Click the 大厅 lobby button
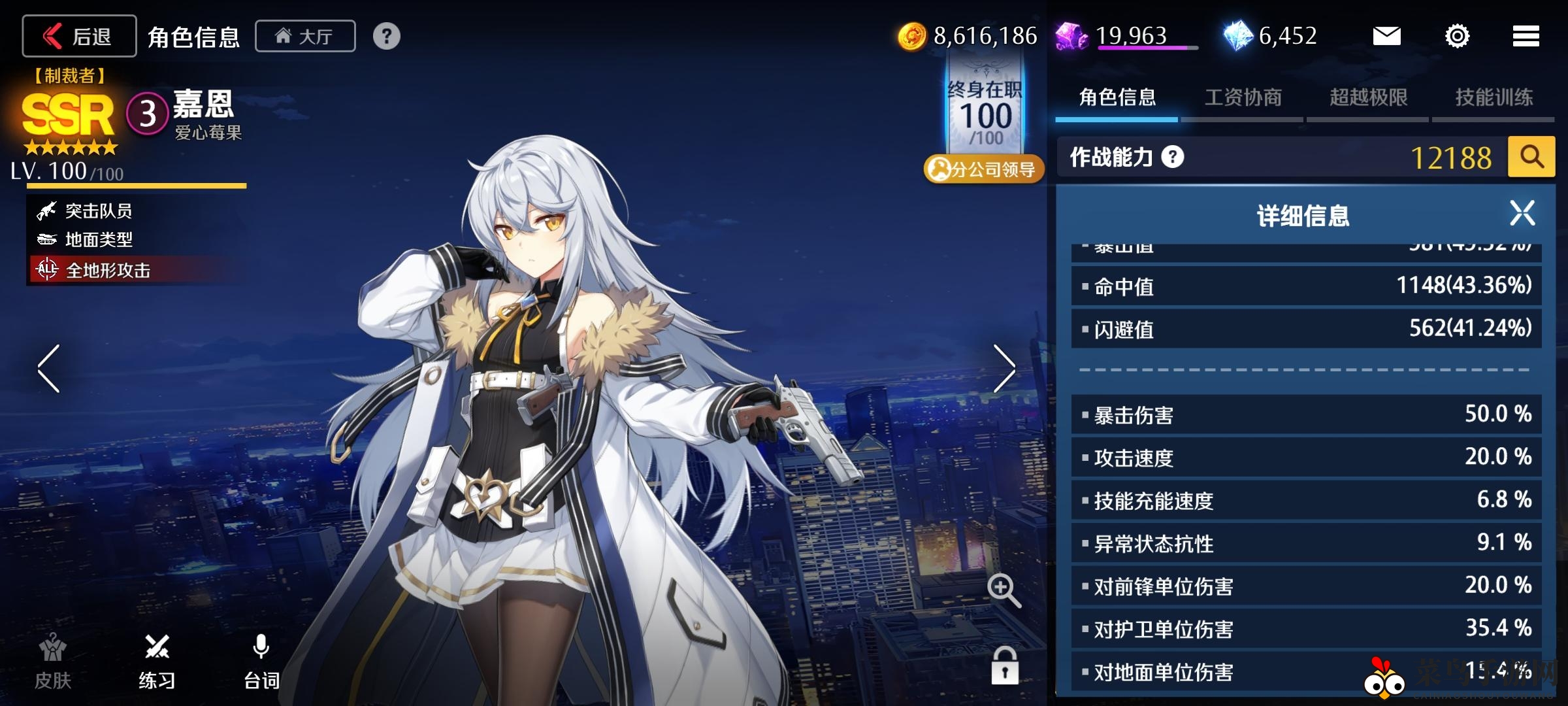Image resolution: width=1568 pixels, height=706 pixels. (304, 36)
